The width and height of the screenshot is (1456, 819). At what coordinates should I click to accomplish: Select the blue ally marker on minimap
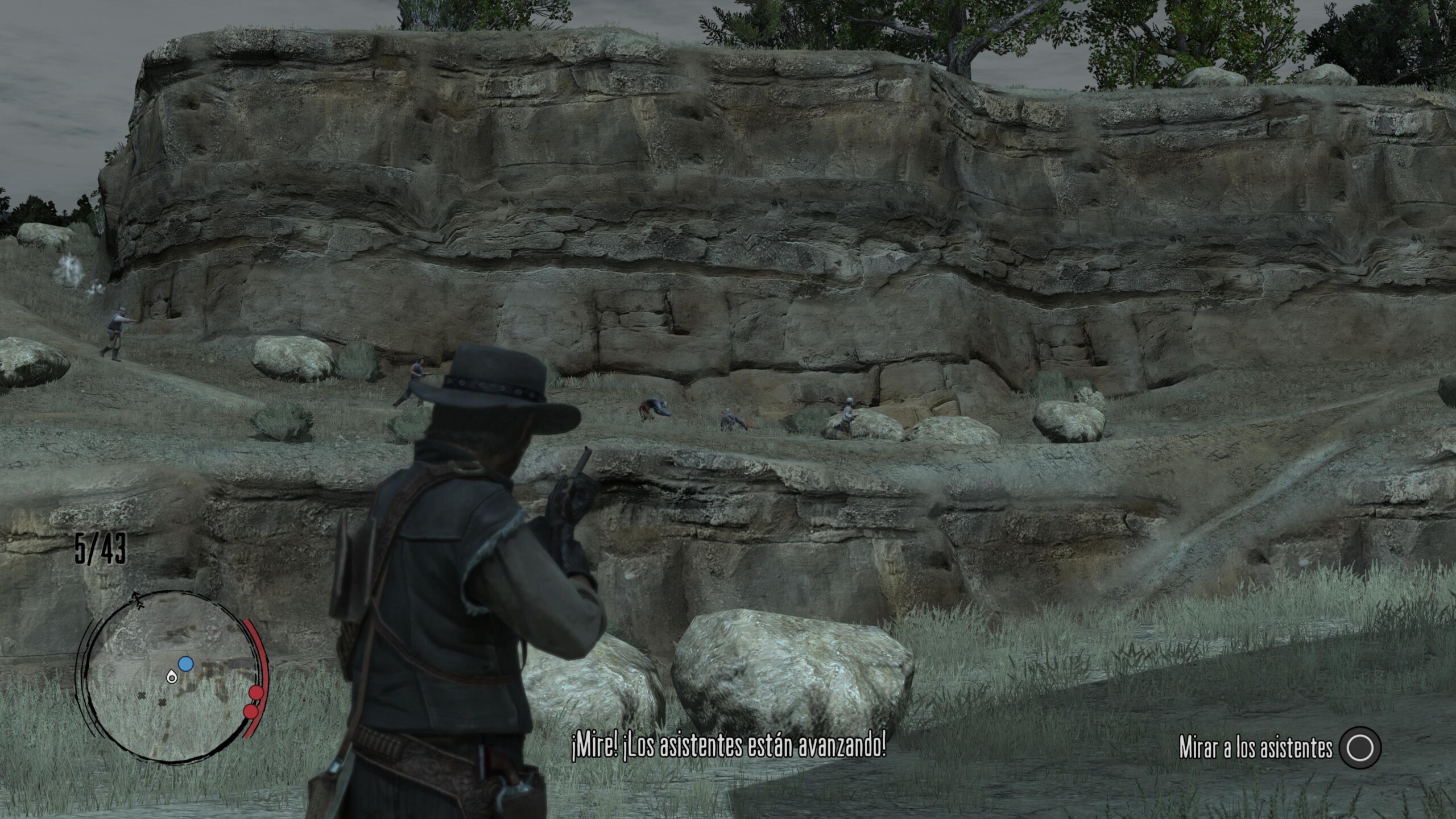[x=185, y=663]
